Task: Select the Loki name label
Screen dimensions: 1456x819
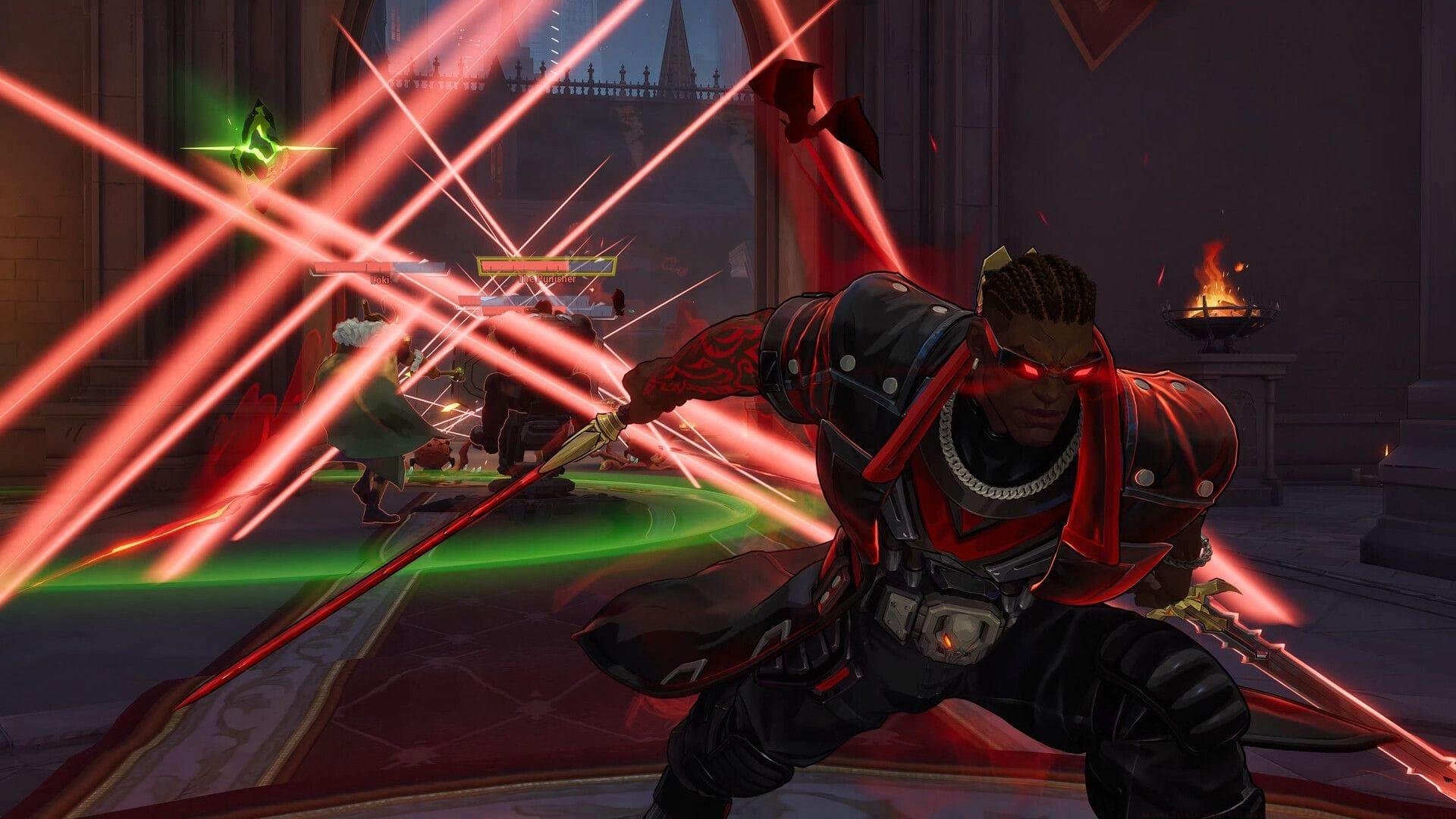Action: coord(381,279)
